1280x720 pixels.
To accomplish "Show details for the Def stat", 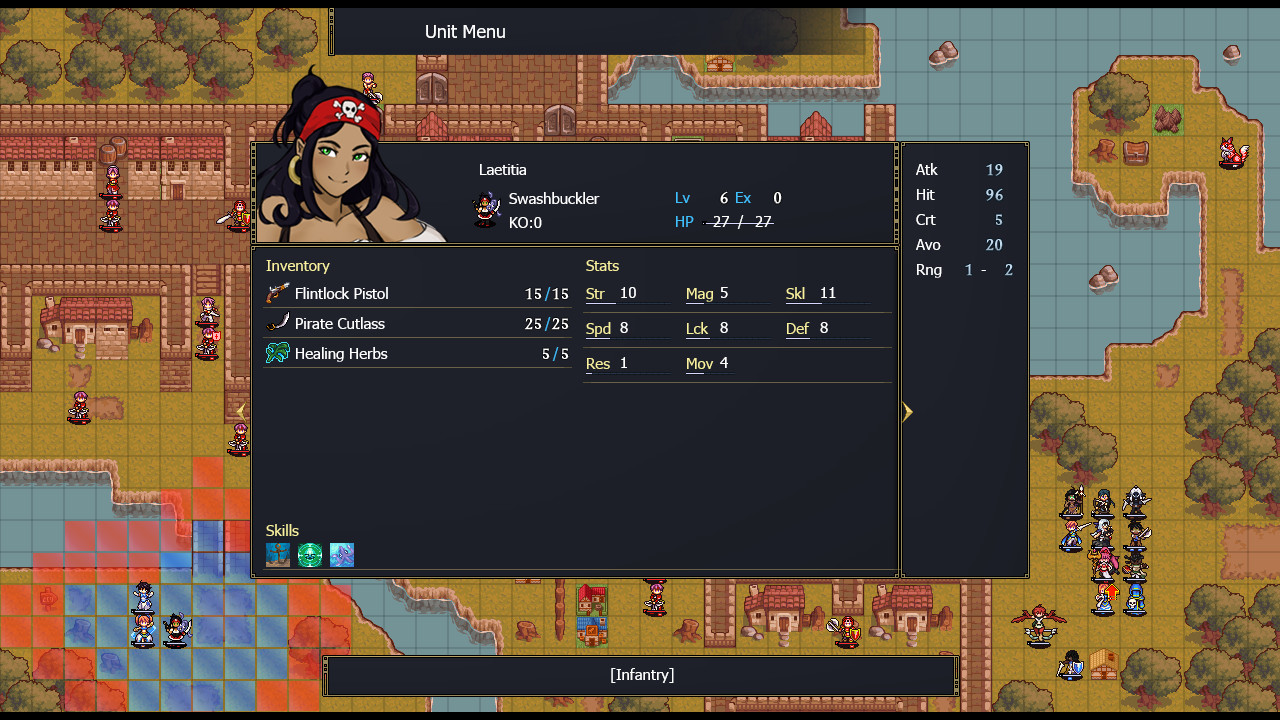I will pyautogui.click(x=797, y=329).
